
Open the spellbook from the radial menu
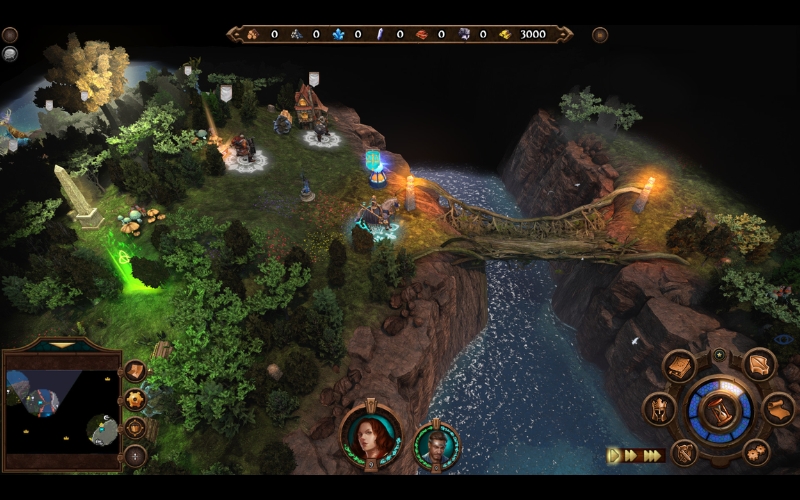[679, 366]
